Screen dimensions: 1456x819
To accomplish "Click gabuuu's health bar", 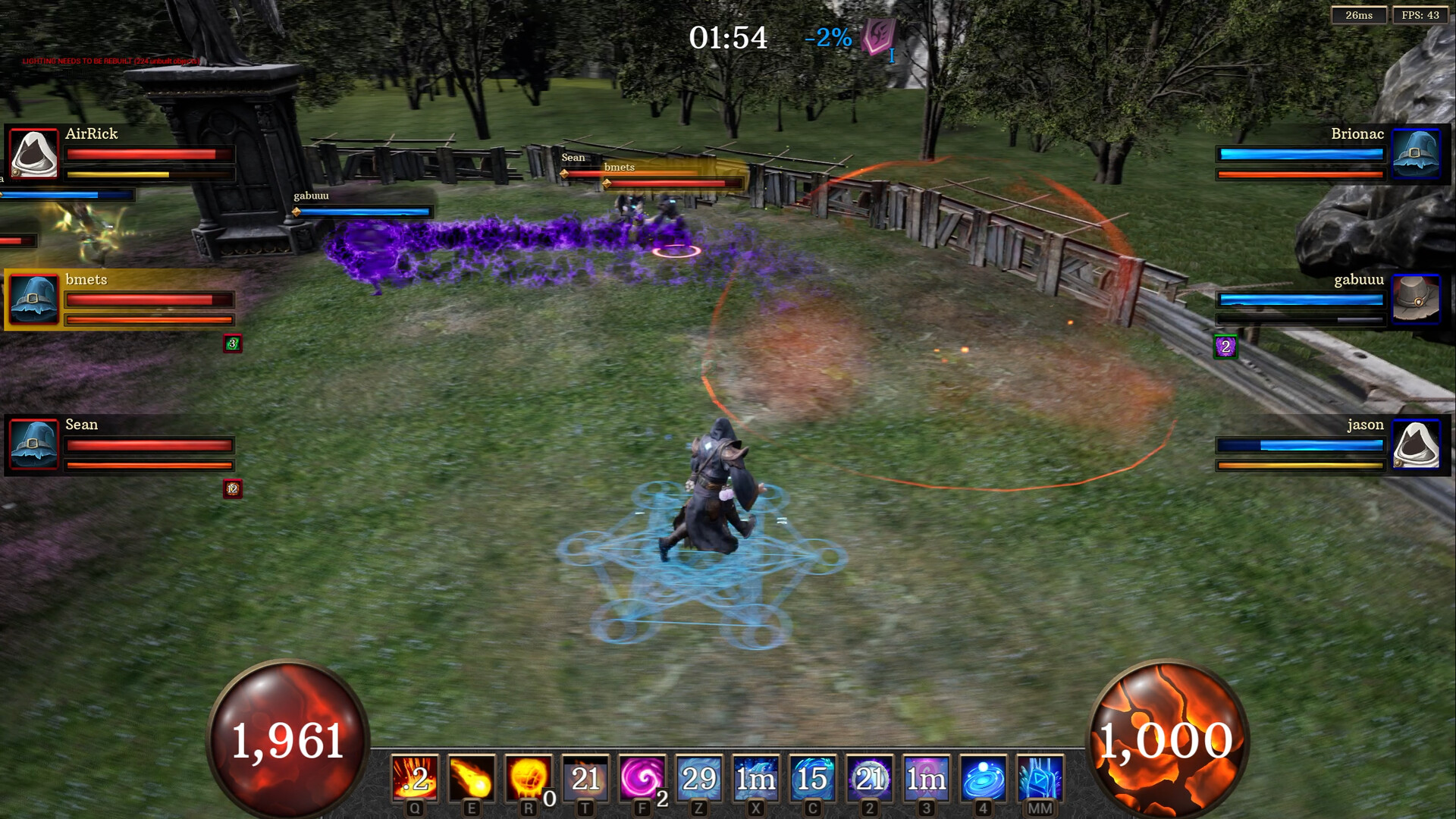I will [x=1300, y=300].
